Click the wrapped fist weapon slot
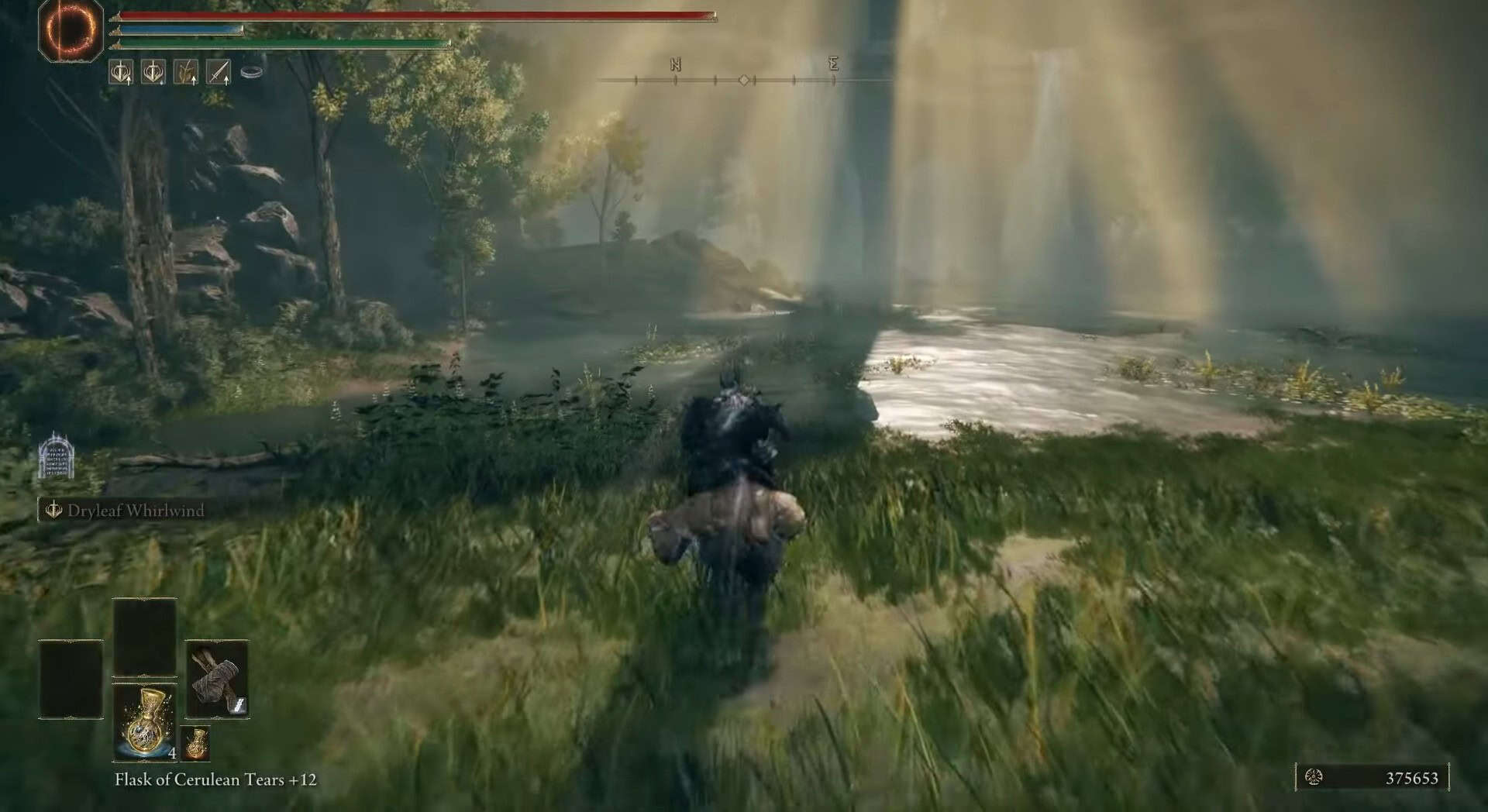 pyautogui.click(x=217, y=680)
